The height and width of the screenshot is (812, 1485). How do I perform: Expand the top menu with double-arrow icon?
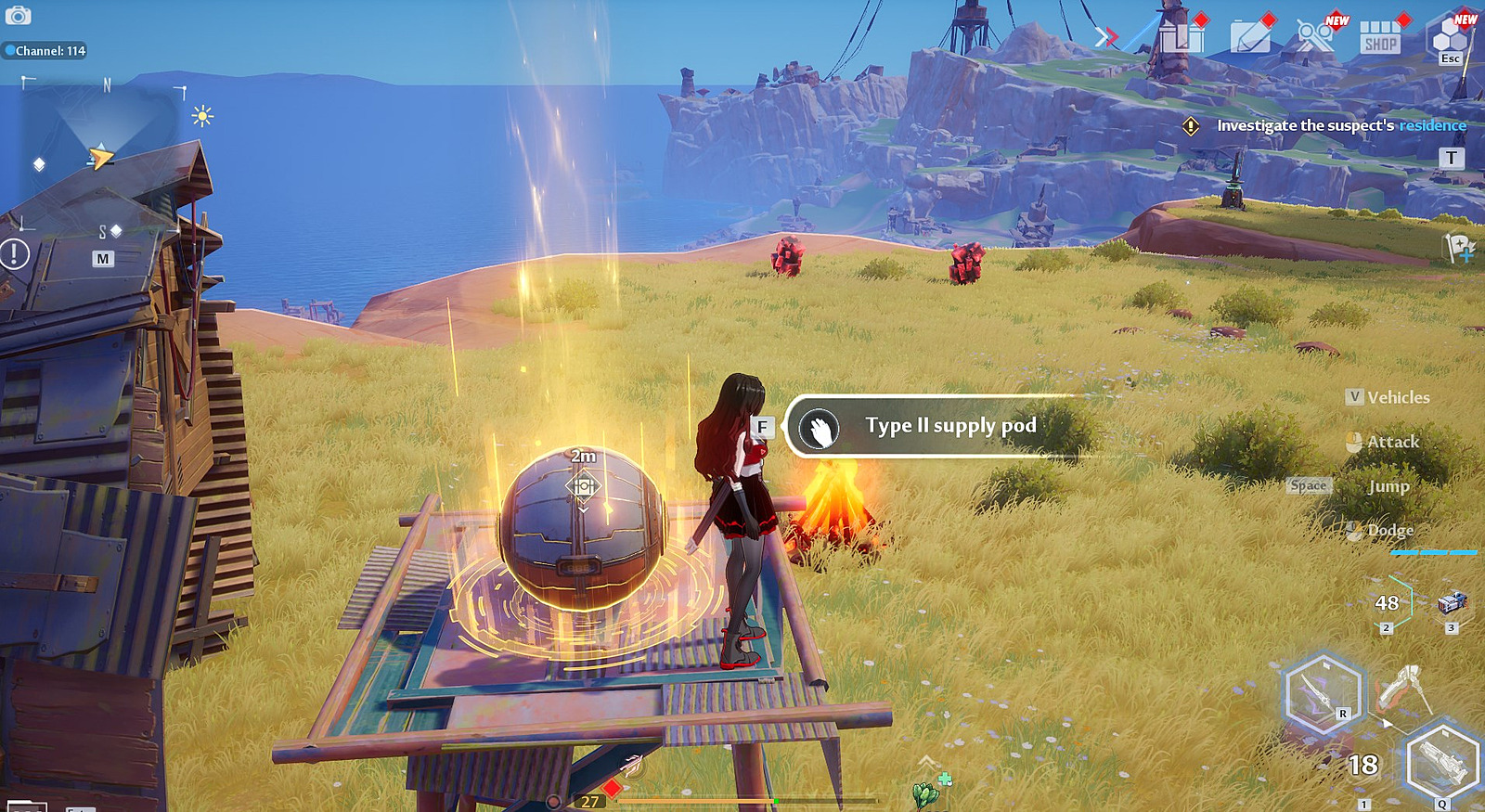click(x=1104, y=37)
